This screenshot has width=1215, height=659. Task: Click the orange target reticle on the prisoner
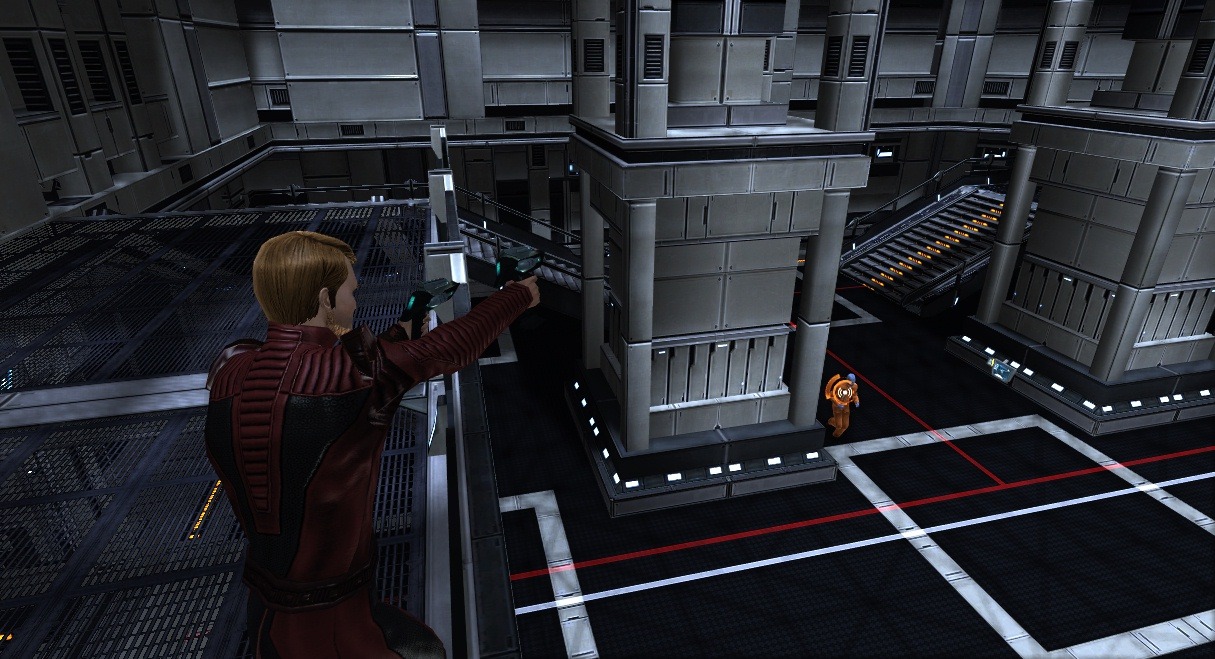coord(845,394)
